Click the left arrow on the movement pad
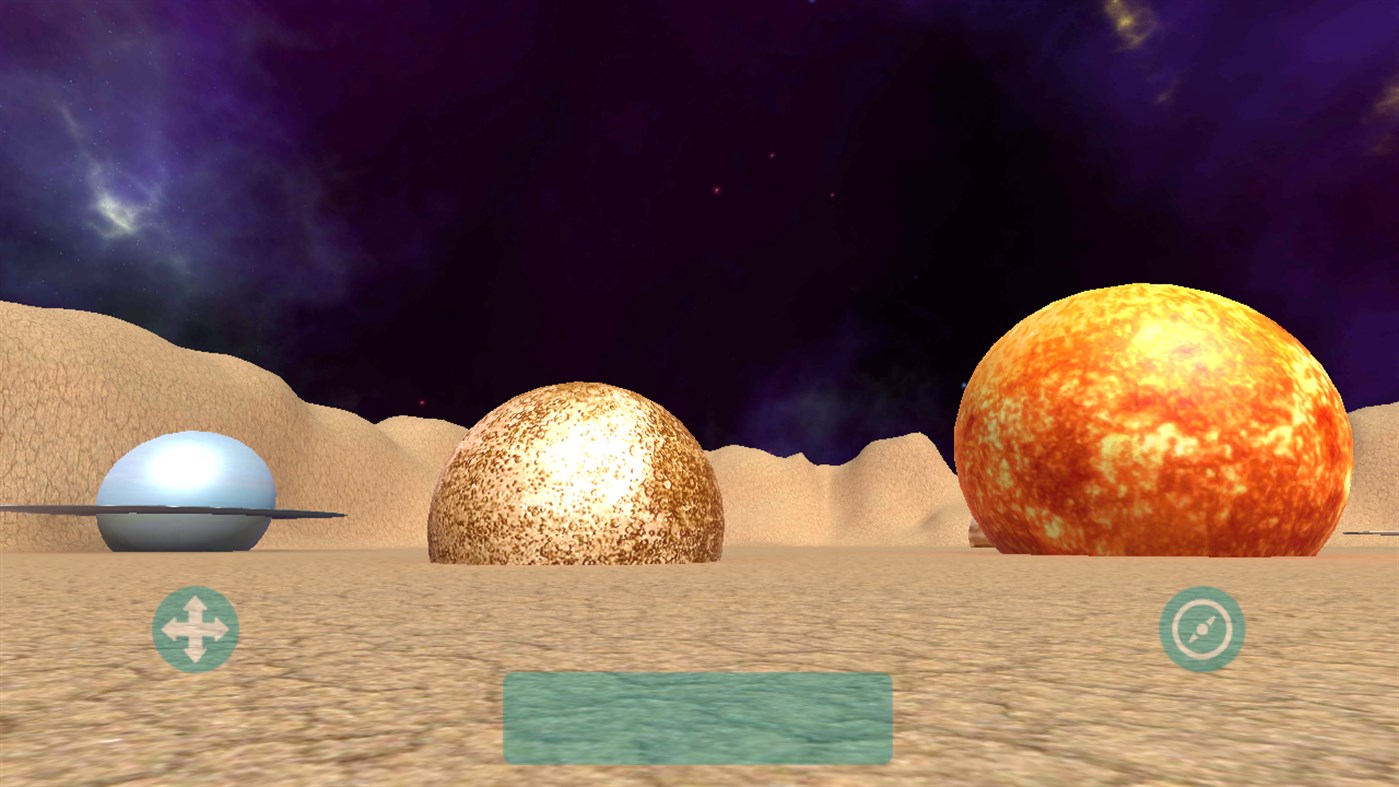 pos(173,630)
